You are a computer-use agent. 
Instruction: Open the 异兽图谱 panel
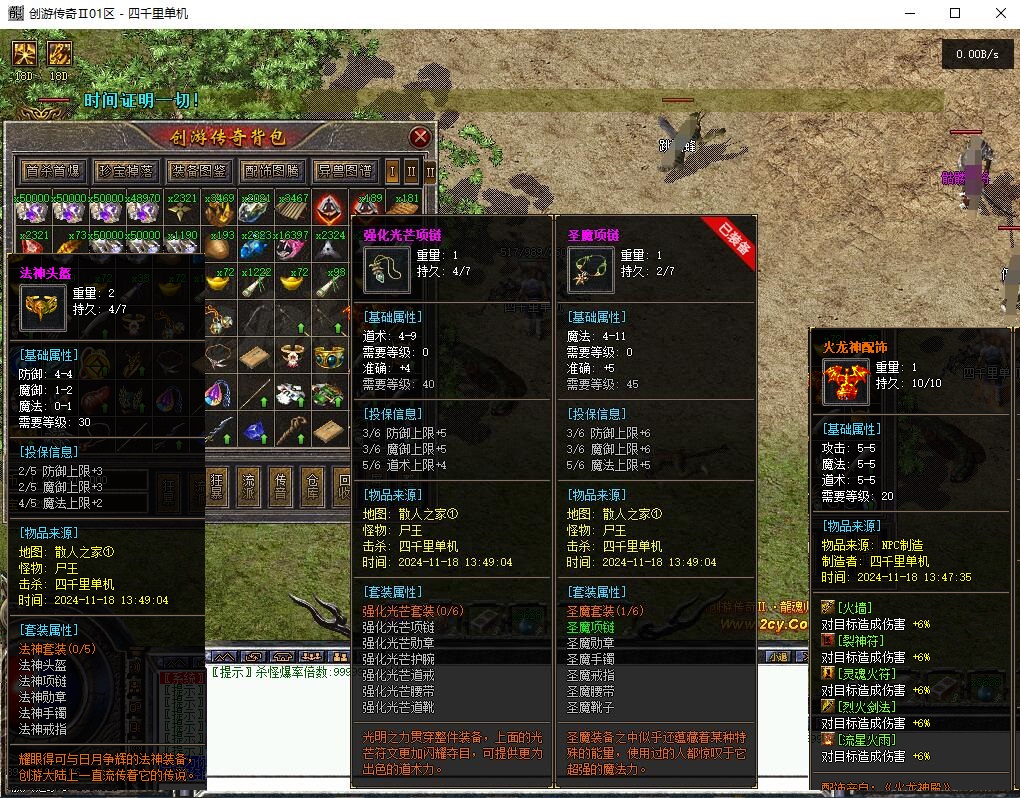pos(344,171)
